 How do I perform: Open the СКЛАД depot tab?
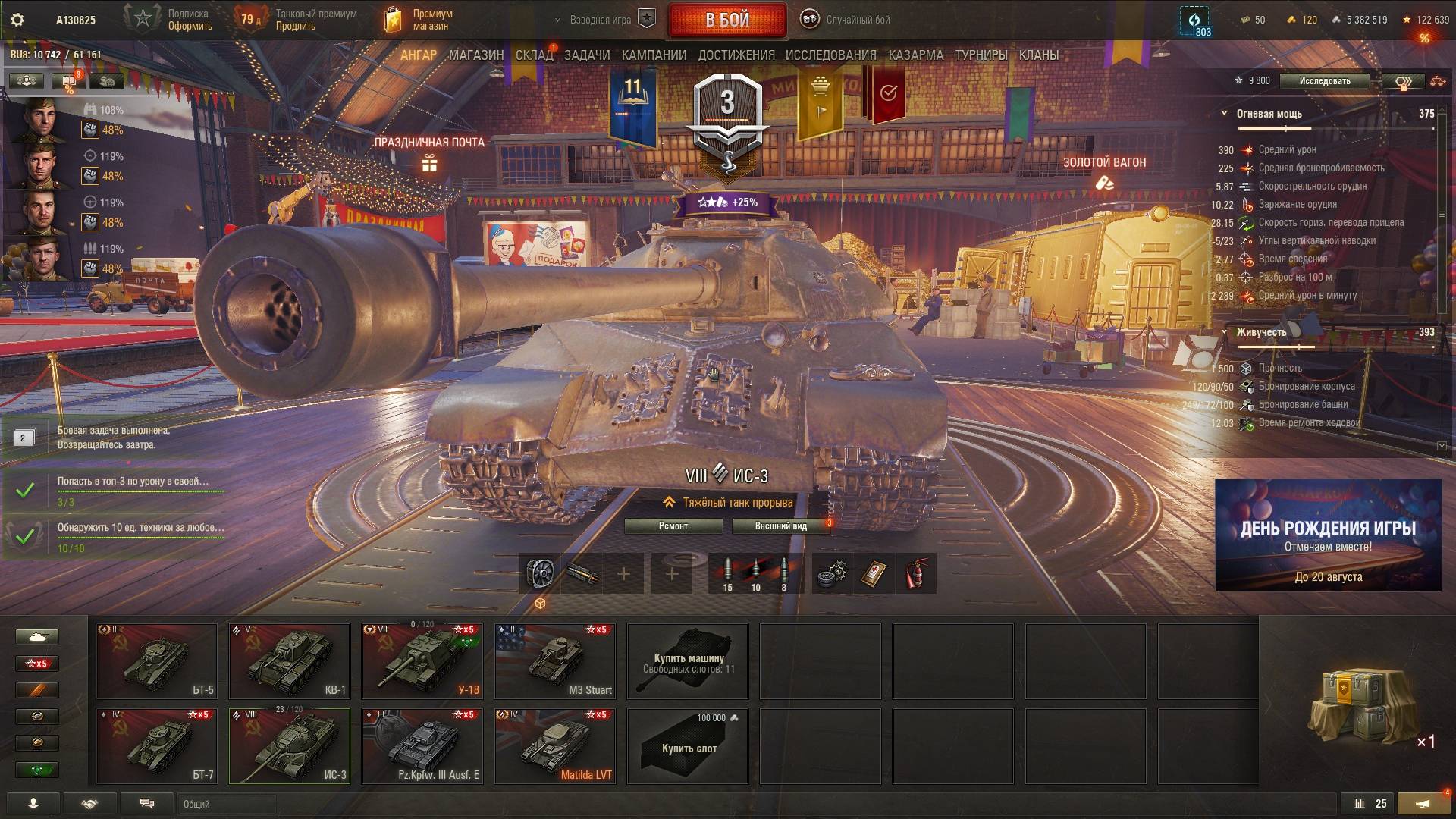(x=534, y=55)
